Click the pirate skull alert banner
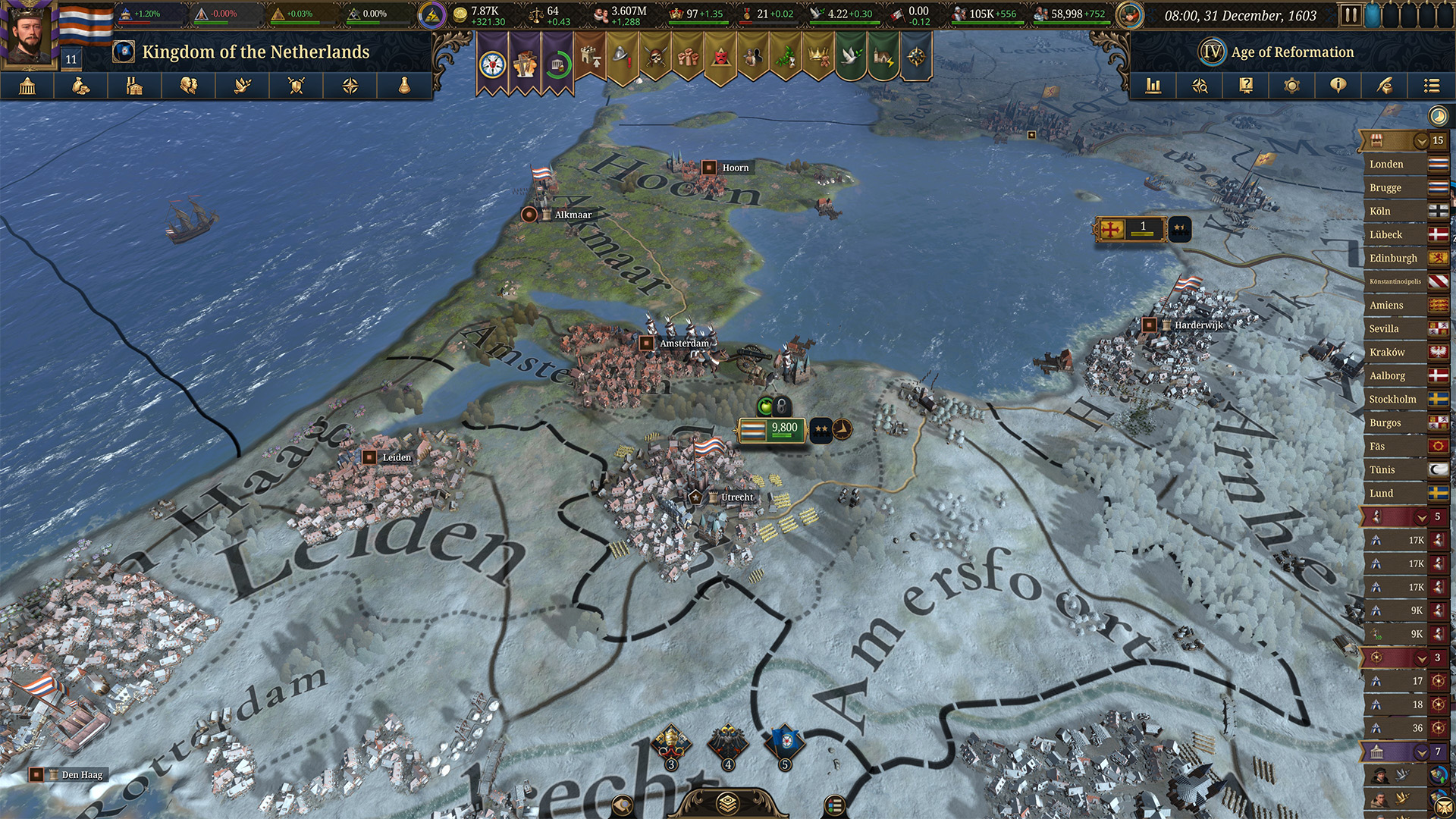The width and height of the screenshot is (1456, 819). [655, 58]
